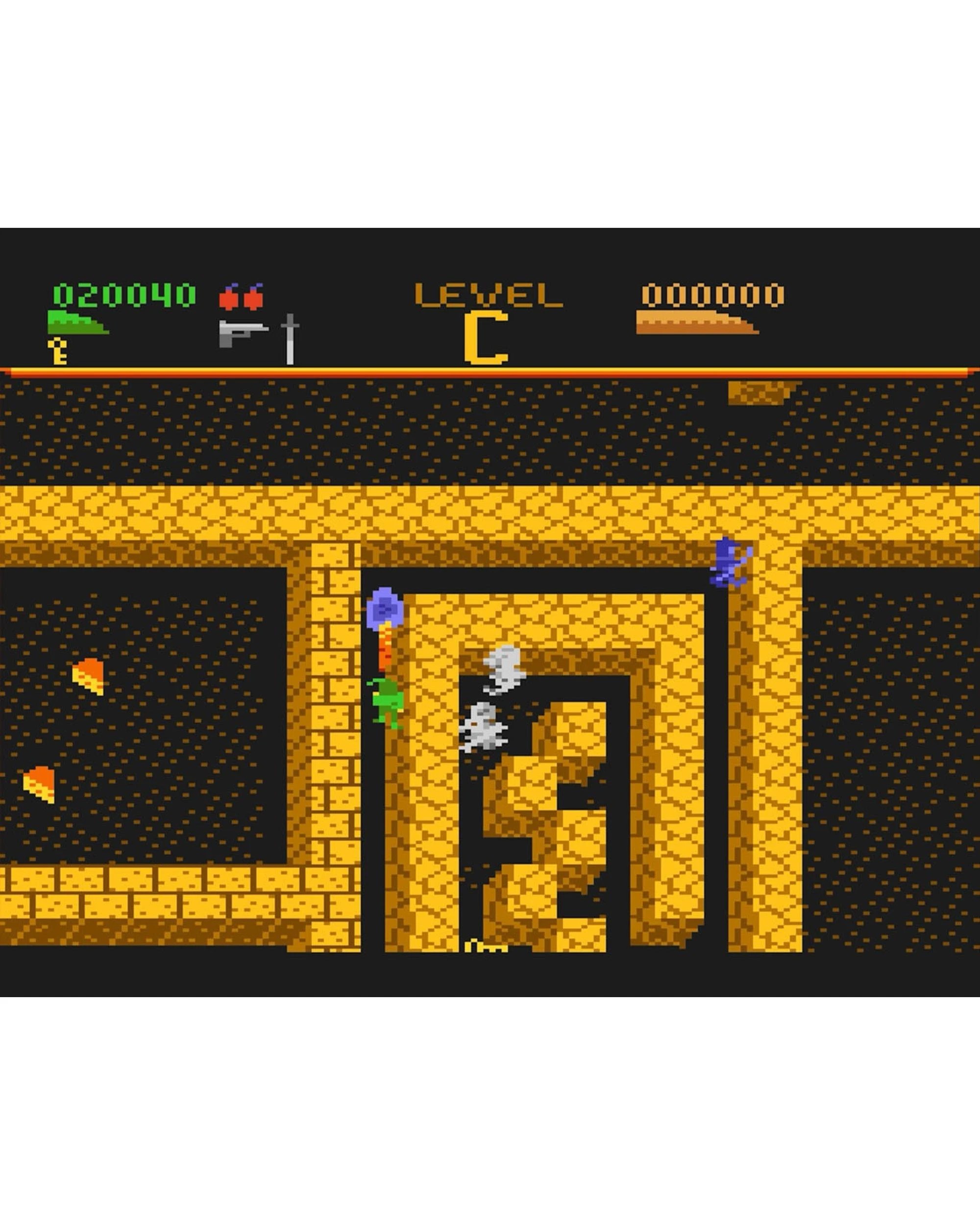This screenshot has width=980, height=1225.
Task: Click the orange status bar under the HUD
Action: point(489,372)
